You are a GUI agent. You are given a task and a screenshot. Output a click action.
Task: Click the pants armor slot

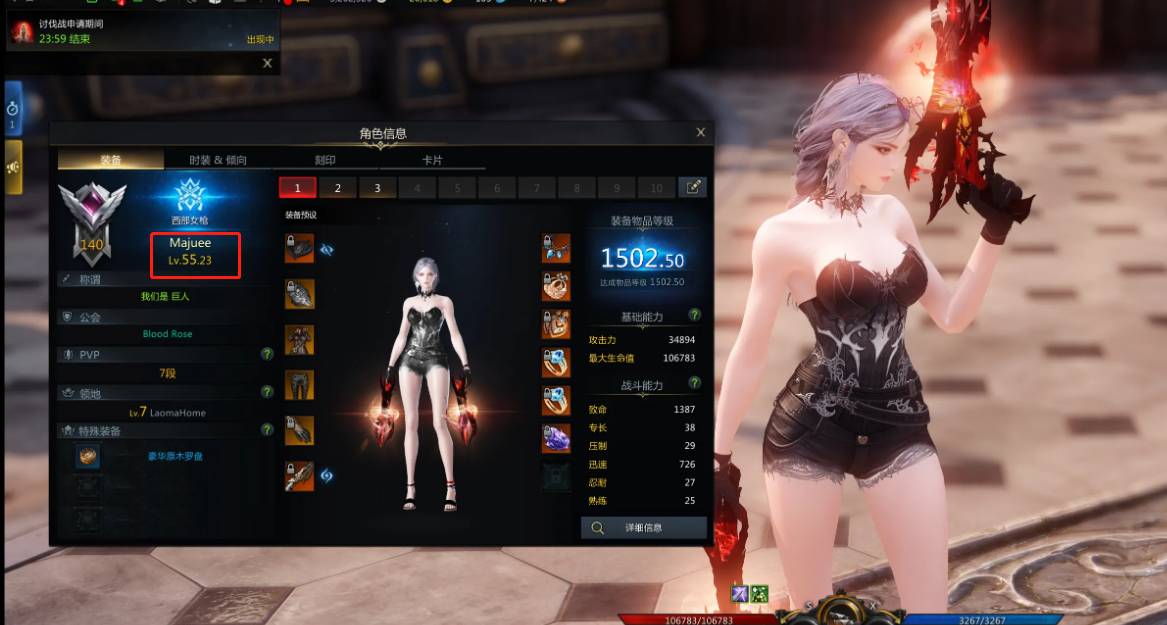[x=299, y=385]
